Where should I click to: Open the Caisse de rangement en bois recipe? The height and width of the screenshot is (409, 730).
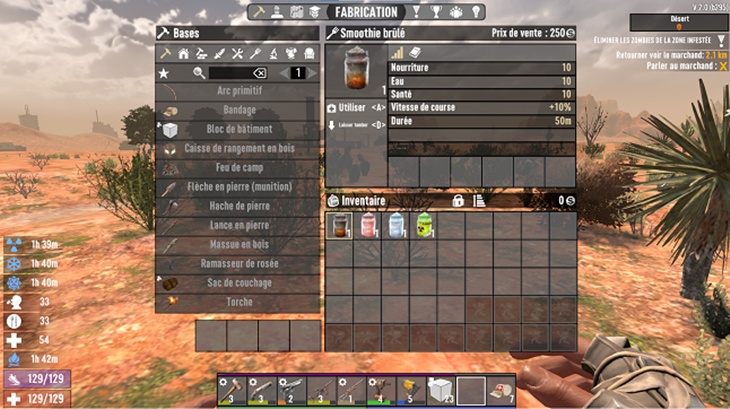238,148
